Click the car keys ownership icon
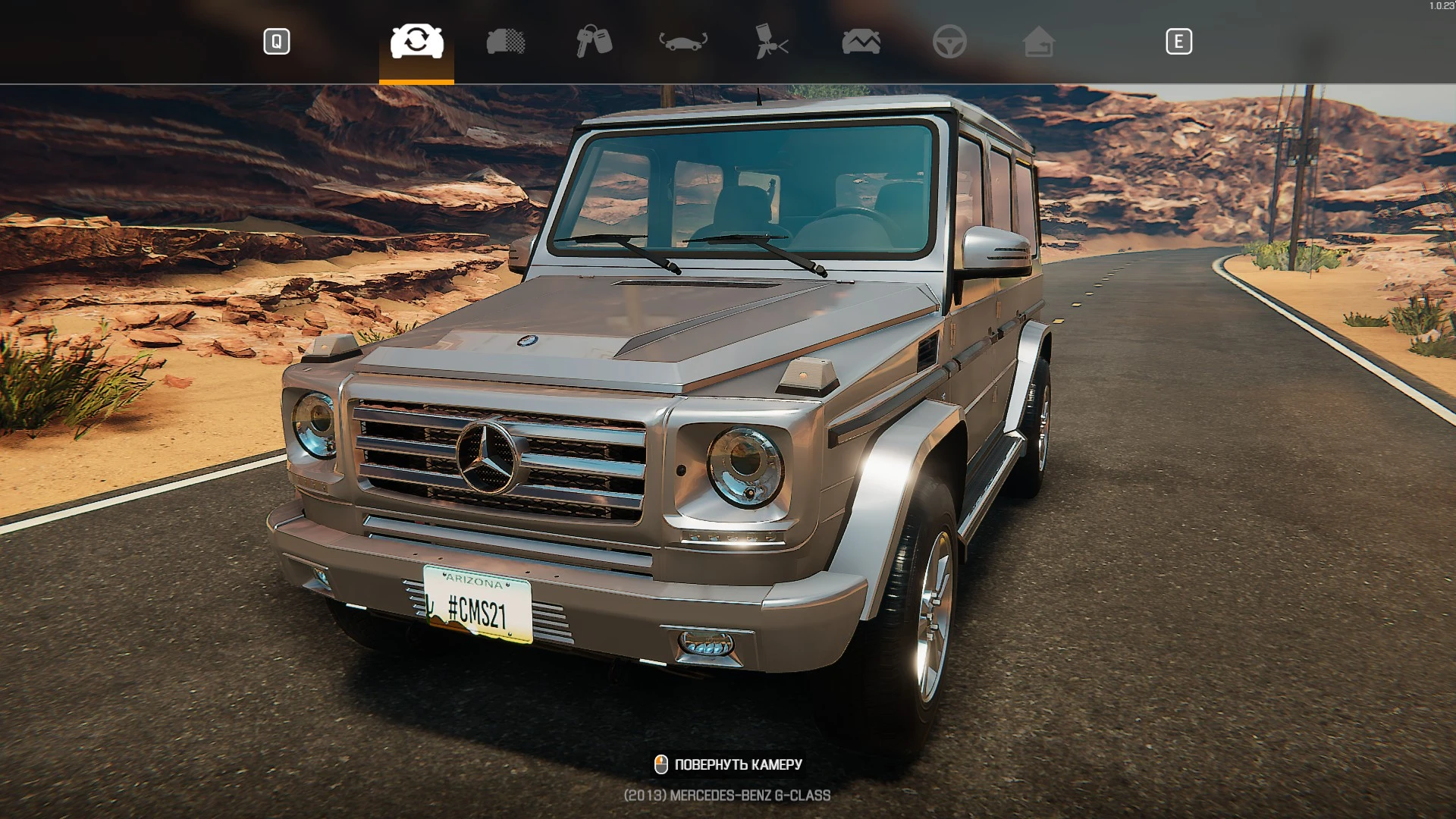This screenshot has width=1456, height=819. 595,42
